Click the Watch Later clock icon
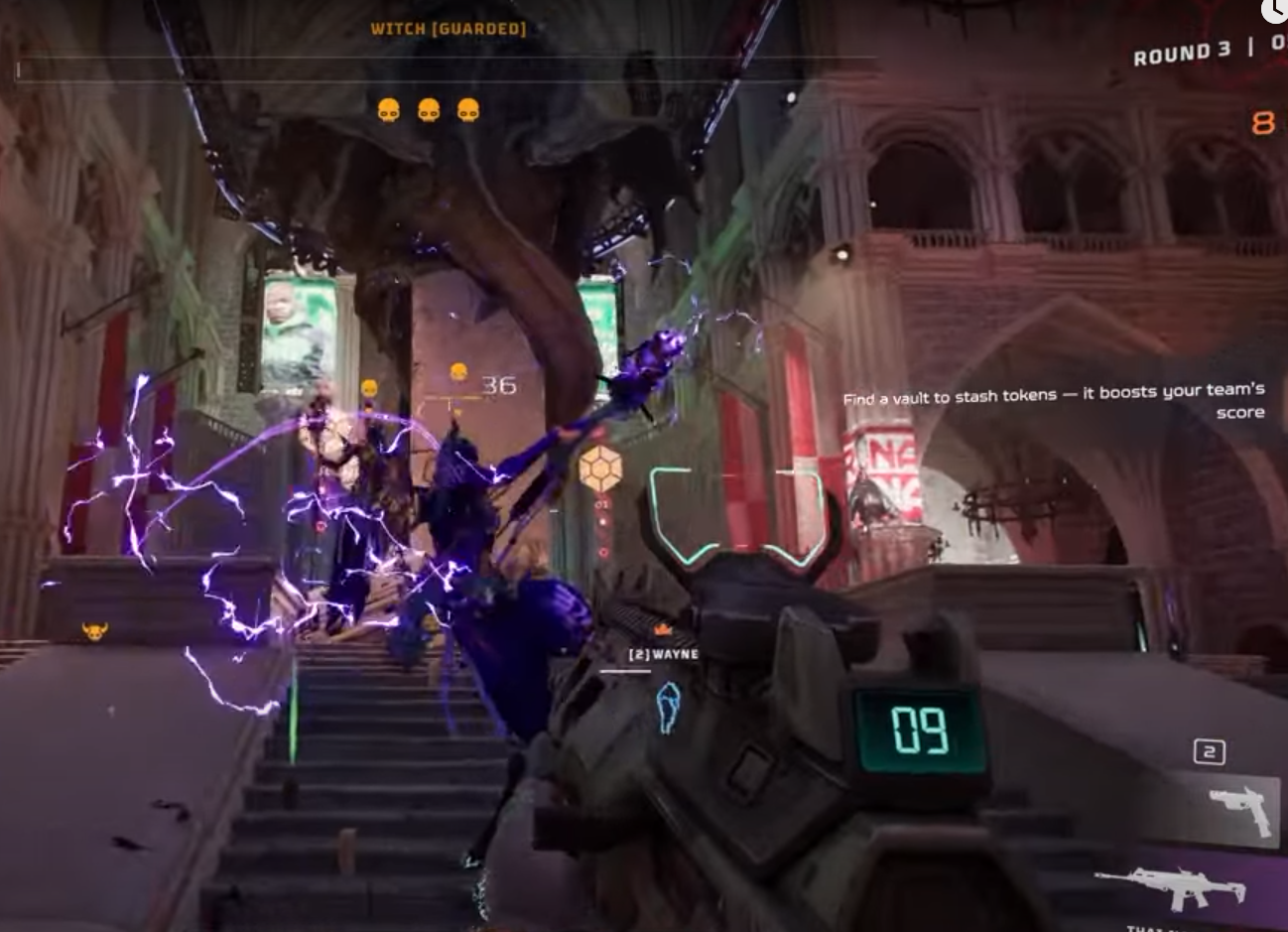1288x932 pixels. tap(1275, 10)
